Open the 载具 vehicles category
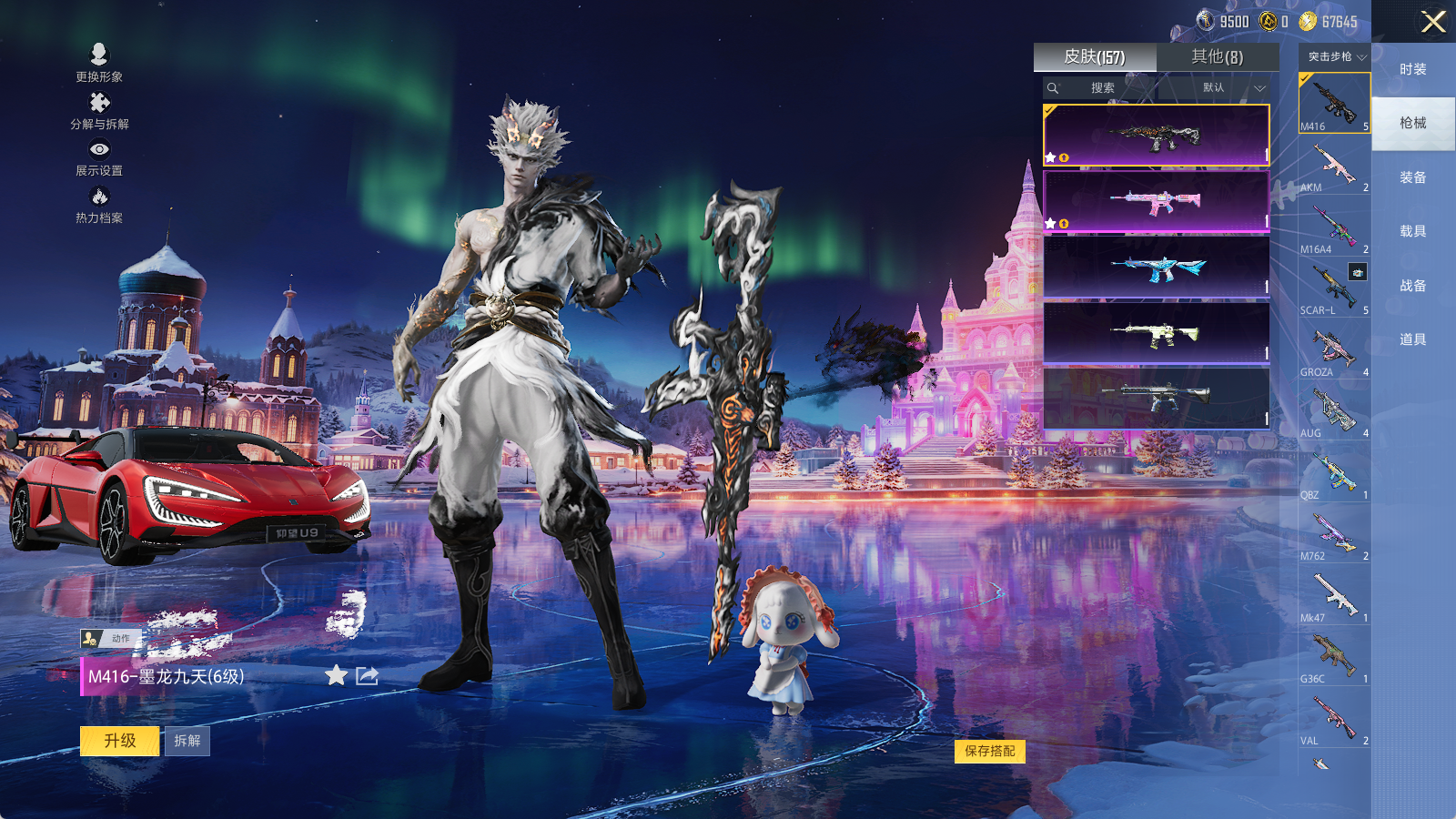The height and width of the screenshot is (819, 1456). pyautogui.click(x=1412, y=231)
